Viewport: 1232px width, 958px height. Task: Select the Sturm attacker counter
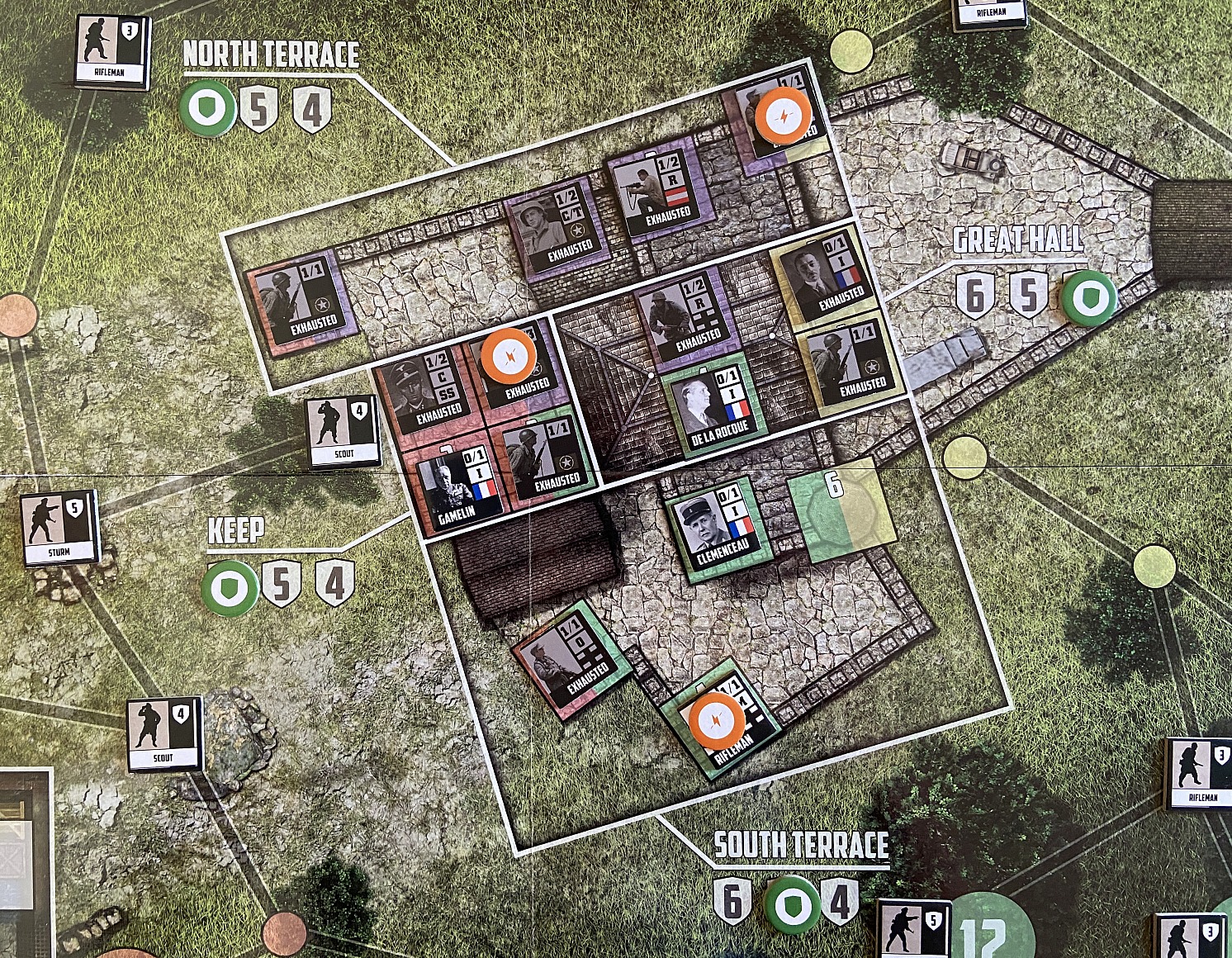59,529
